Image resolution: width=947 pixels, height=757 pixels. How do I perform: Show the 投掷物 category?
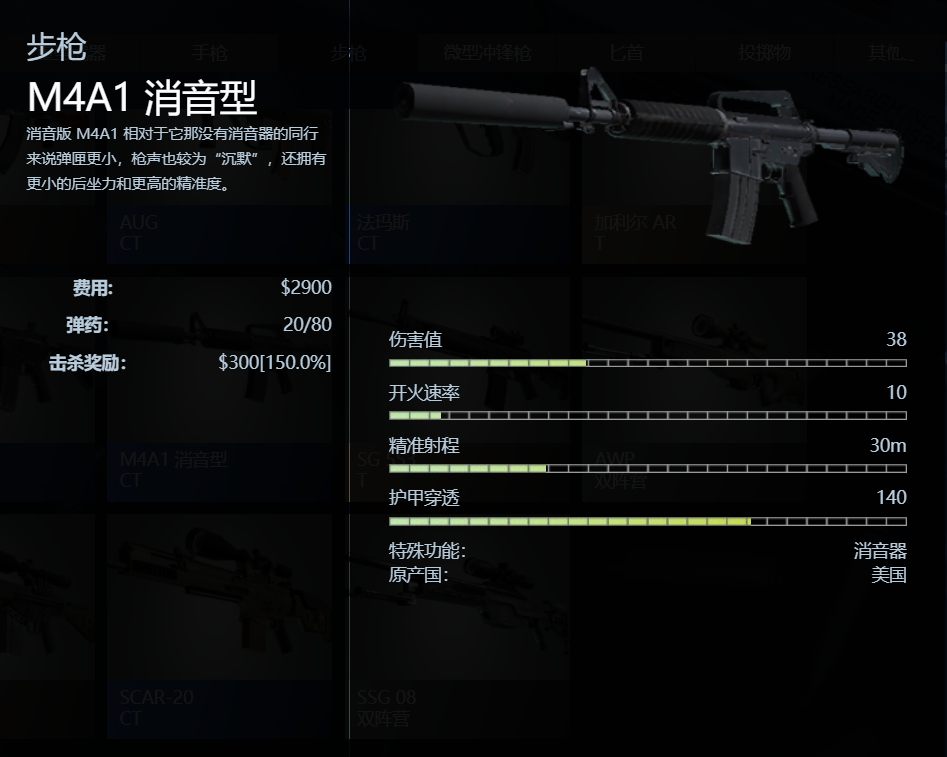764,53
